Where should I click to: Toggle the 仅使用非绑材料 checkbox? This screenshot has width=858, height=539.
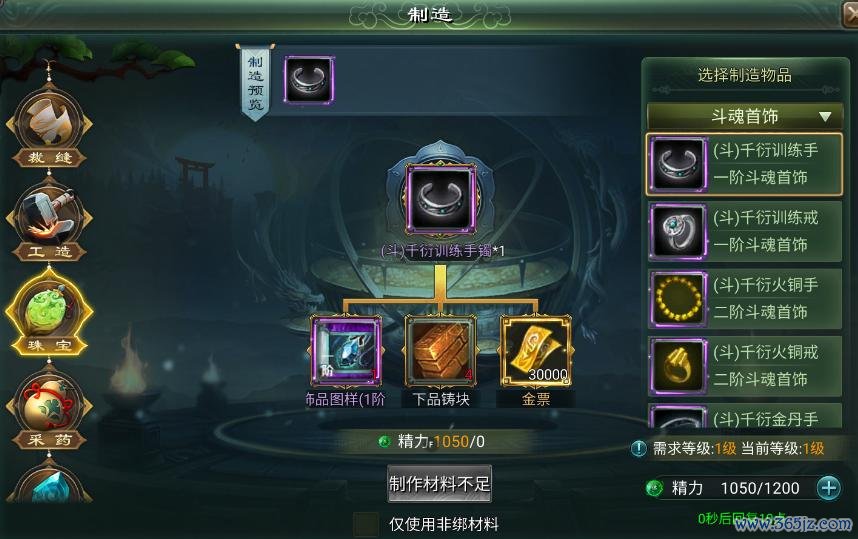point(367,524)
